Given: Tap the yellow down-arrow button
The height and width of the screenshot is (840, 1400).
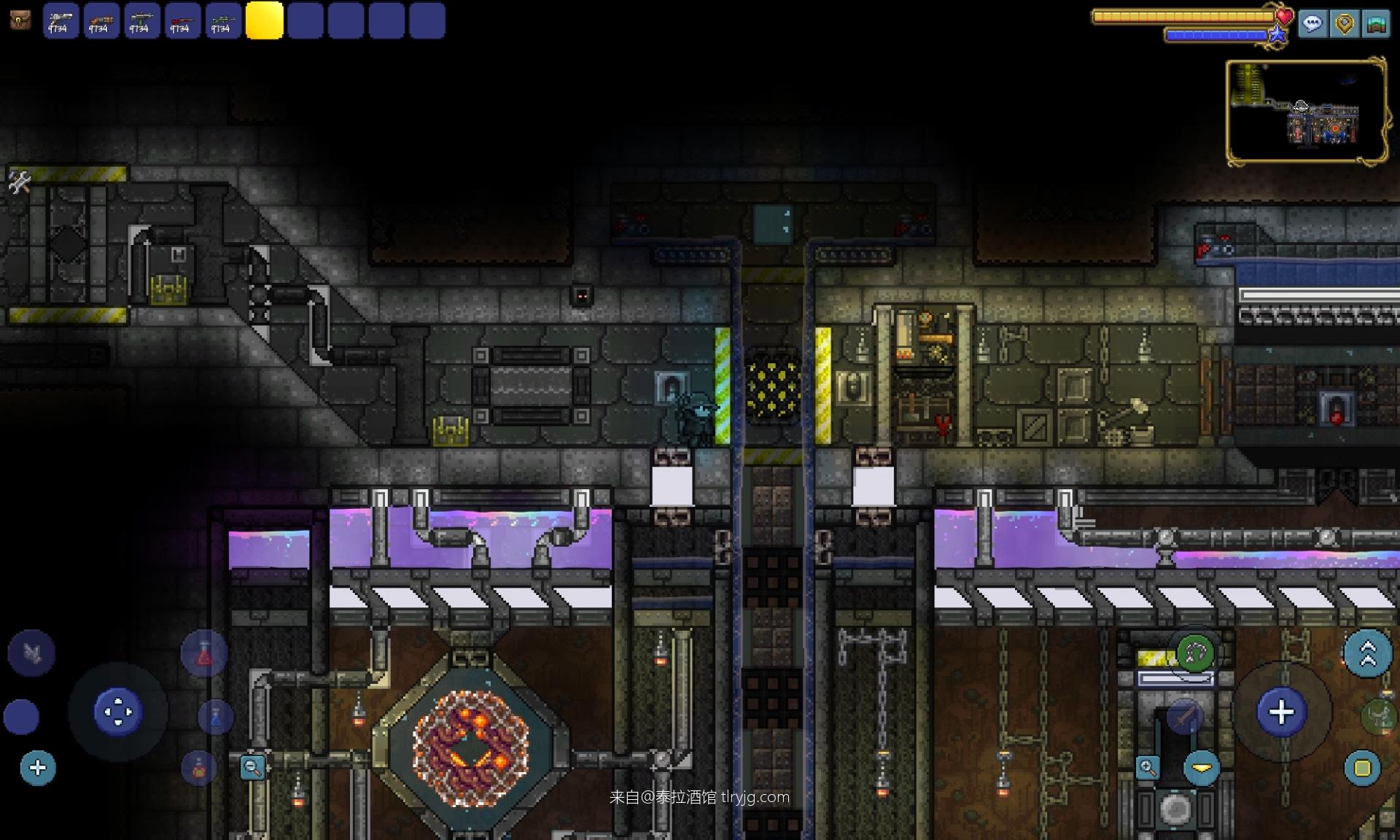Looking at the screenshot, I should tap(1202, 769).
